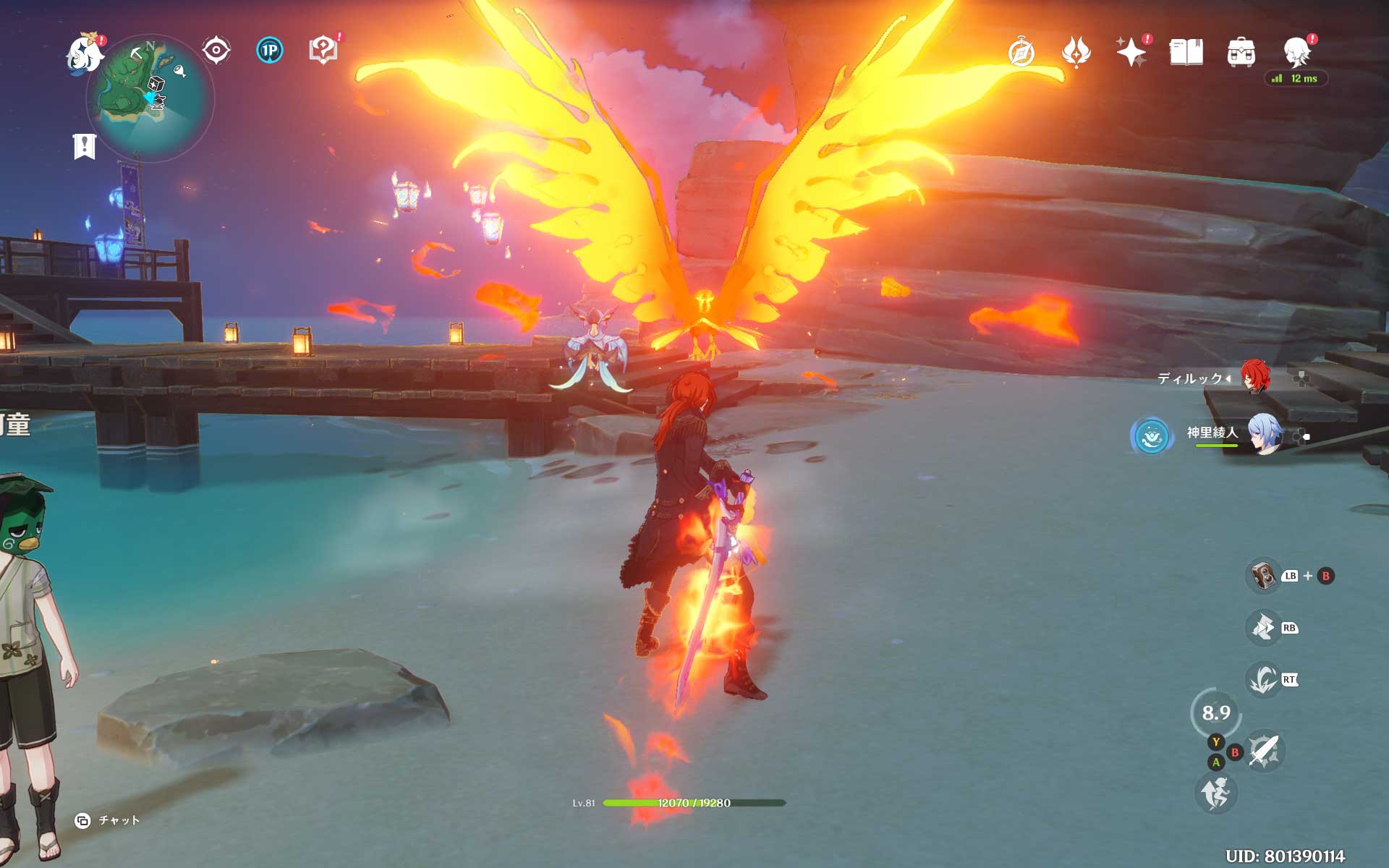Image resolution: width=1389 pixels, height=868 pixels.
Task: Switch to party member 神里綾人
Action: [1264, 434]
